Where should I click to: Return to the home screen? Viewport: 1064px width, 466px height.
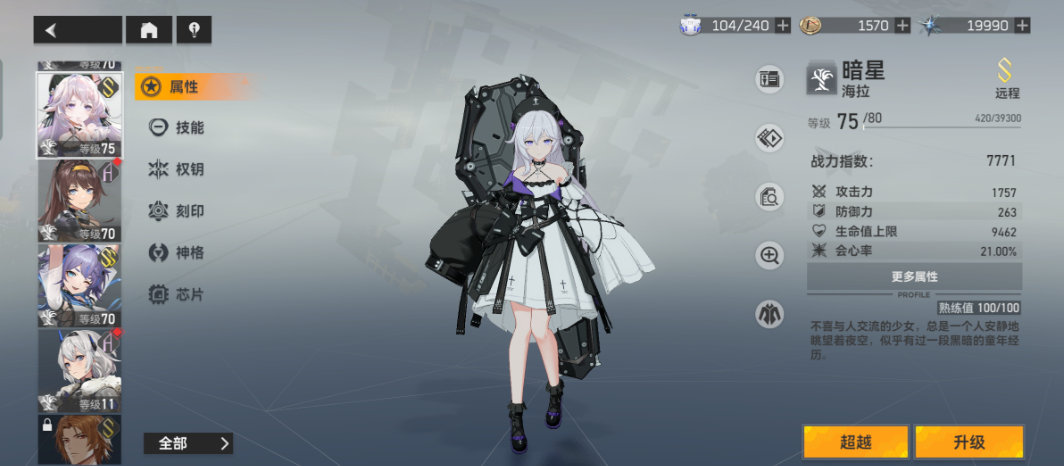(149, 30)
